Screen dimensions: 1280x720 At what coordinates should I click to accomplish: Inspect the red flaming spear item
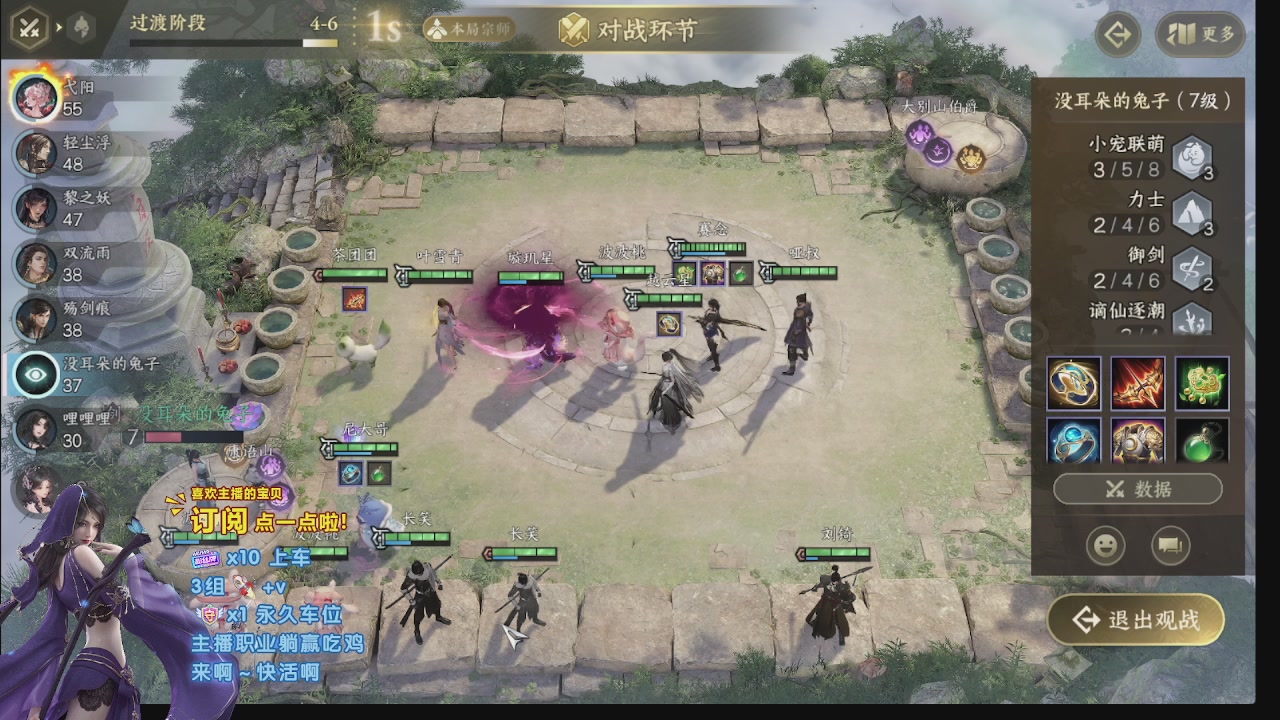[1138, 383]
